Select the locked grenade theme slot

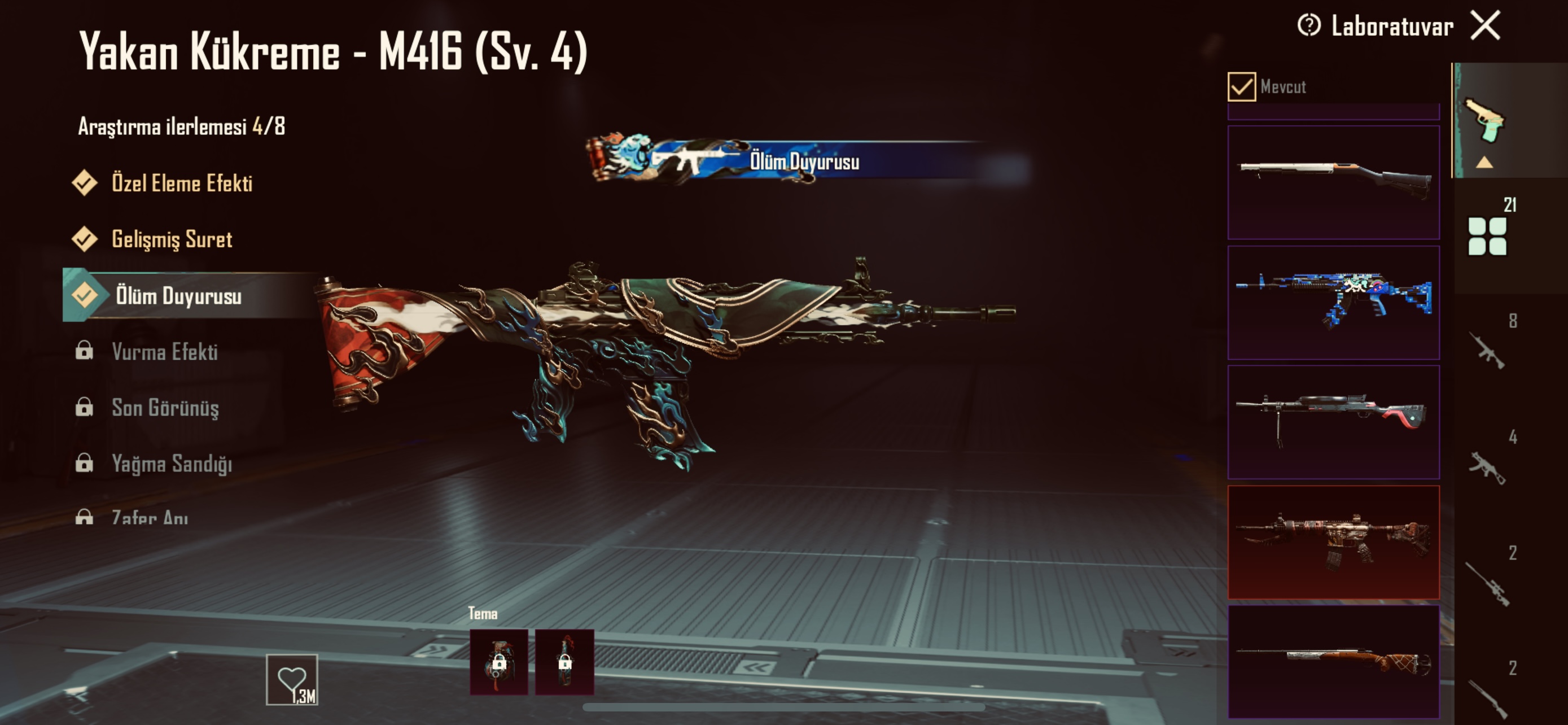tap(498, 662)
